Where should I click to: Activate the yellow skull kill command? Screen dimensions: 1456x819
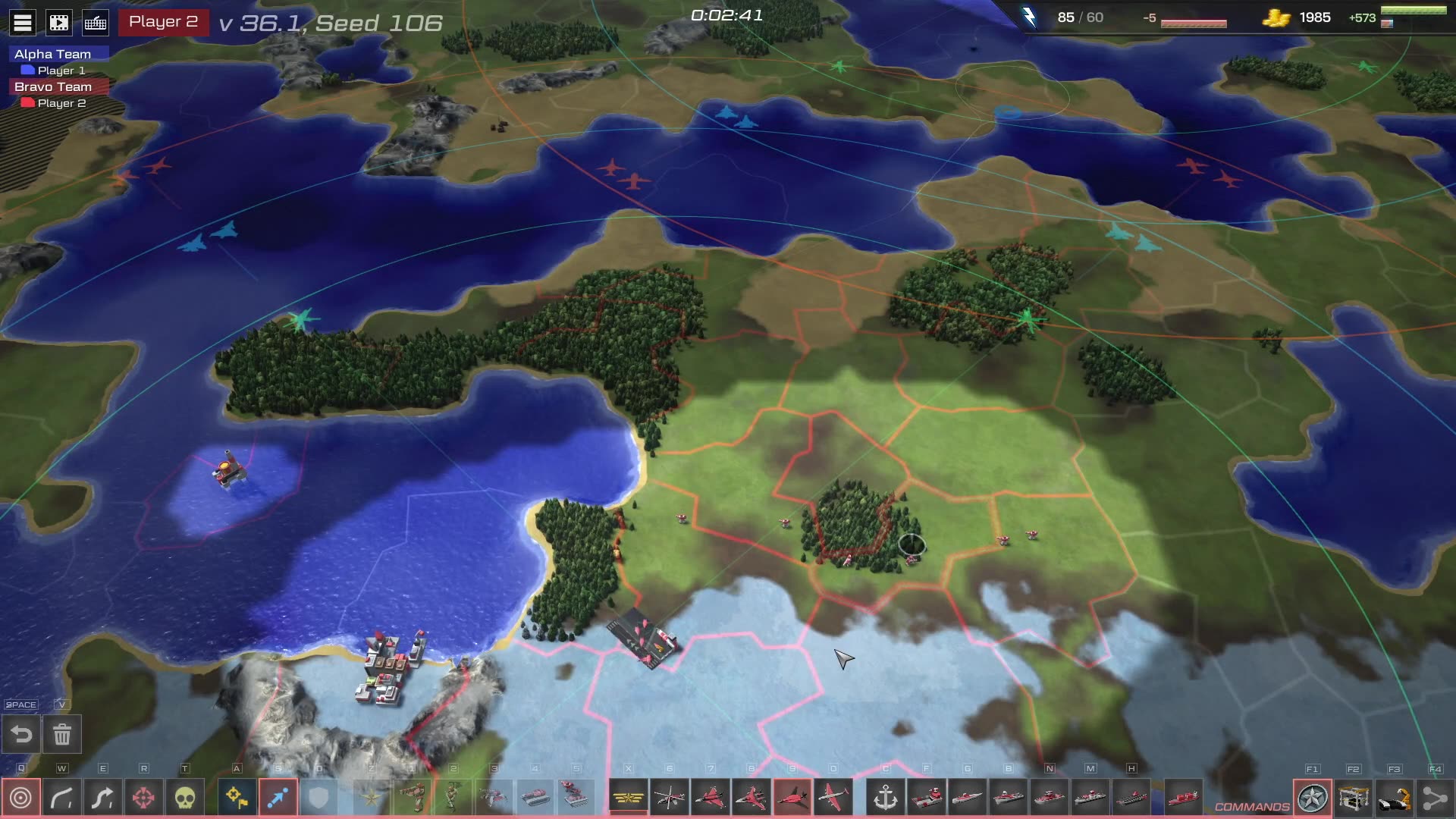pos(185,798)
